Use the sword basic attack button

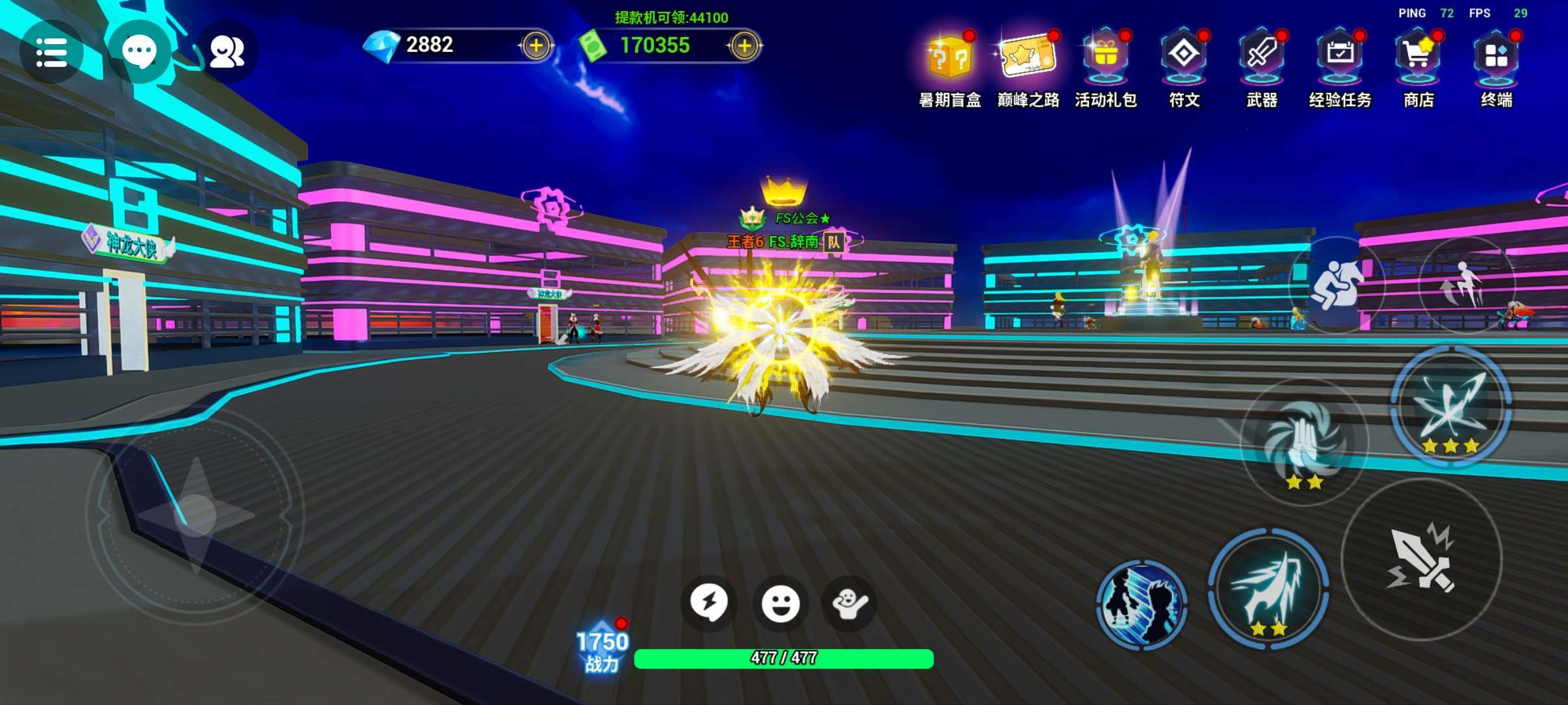point(1422,559)
